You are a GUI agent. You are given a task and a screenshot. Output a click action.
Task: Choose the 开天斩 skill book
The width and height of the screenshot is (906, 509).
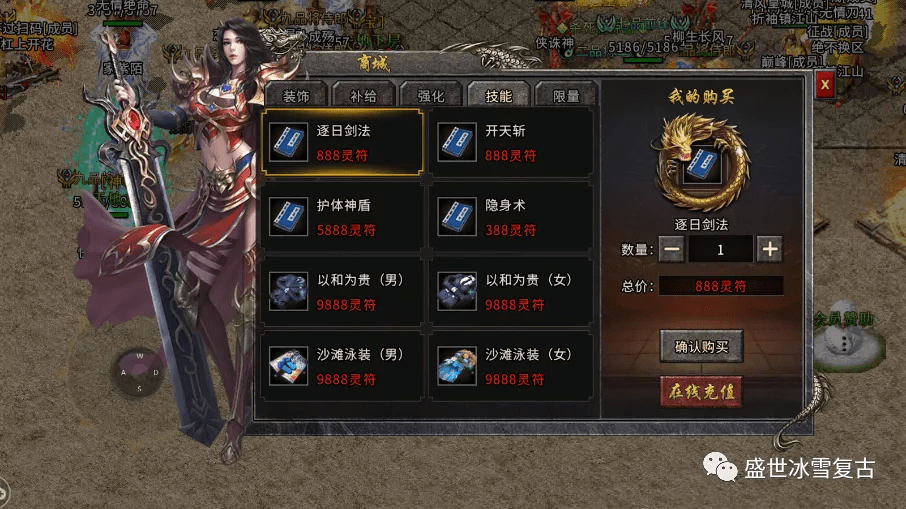[x=512, y=143]
